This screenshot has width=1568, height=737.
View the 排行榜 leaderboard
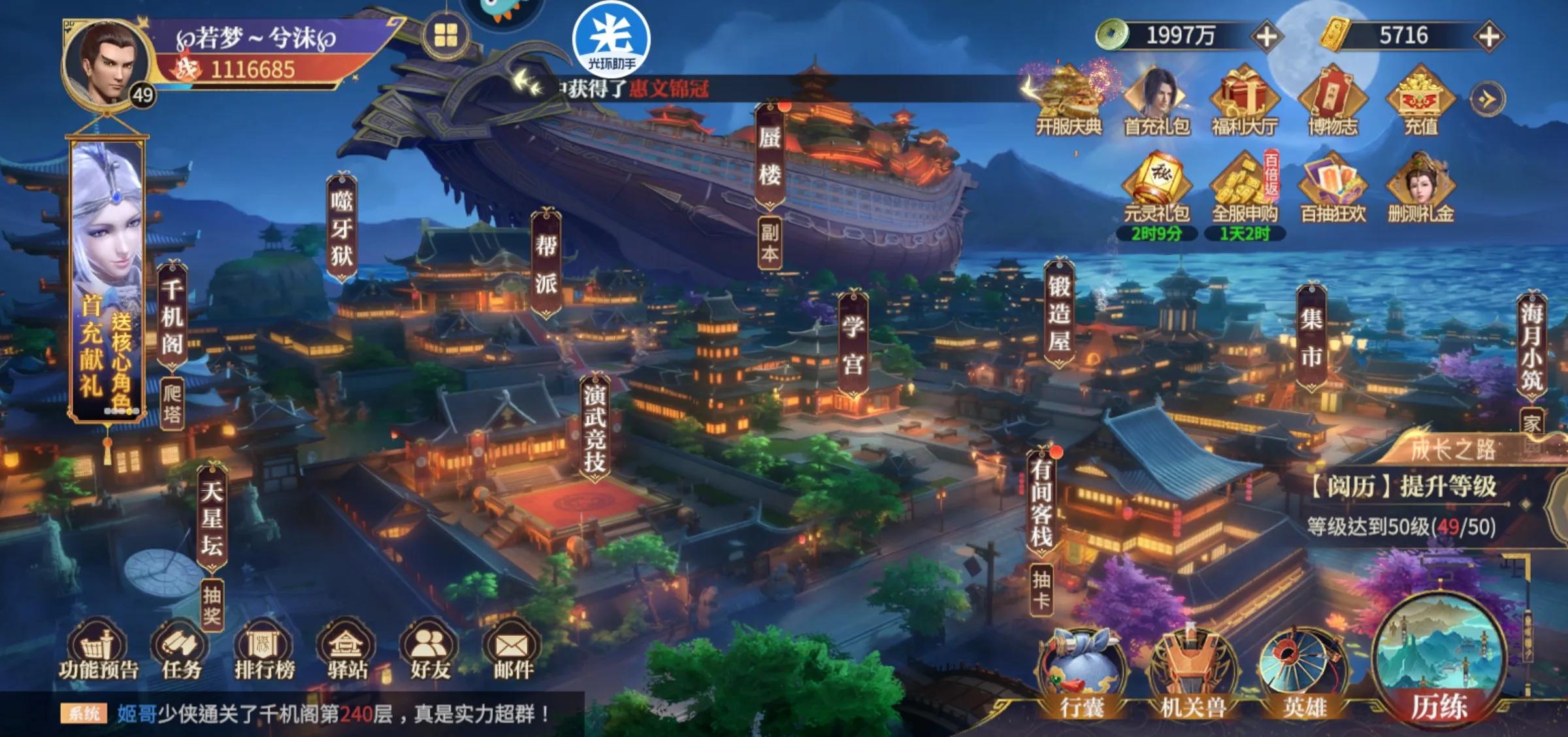pyautogui.click(x=264, y=650)
